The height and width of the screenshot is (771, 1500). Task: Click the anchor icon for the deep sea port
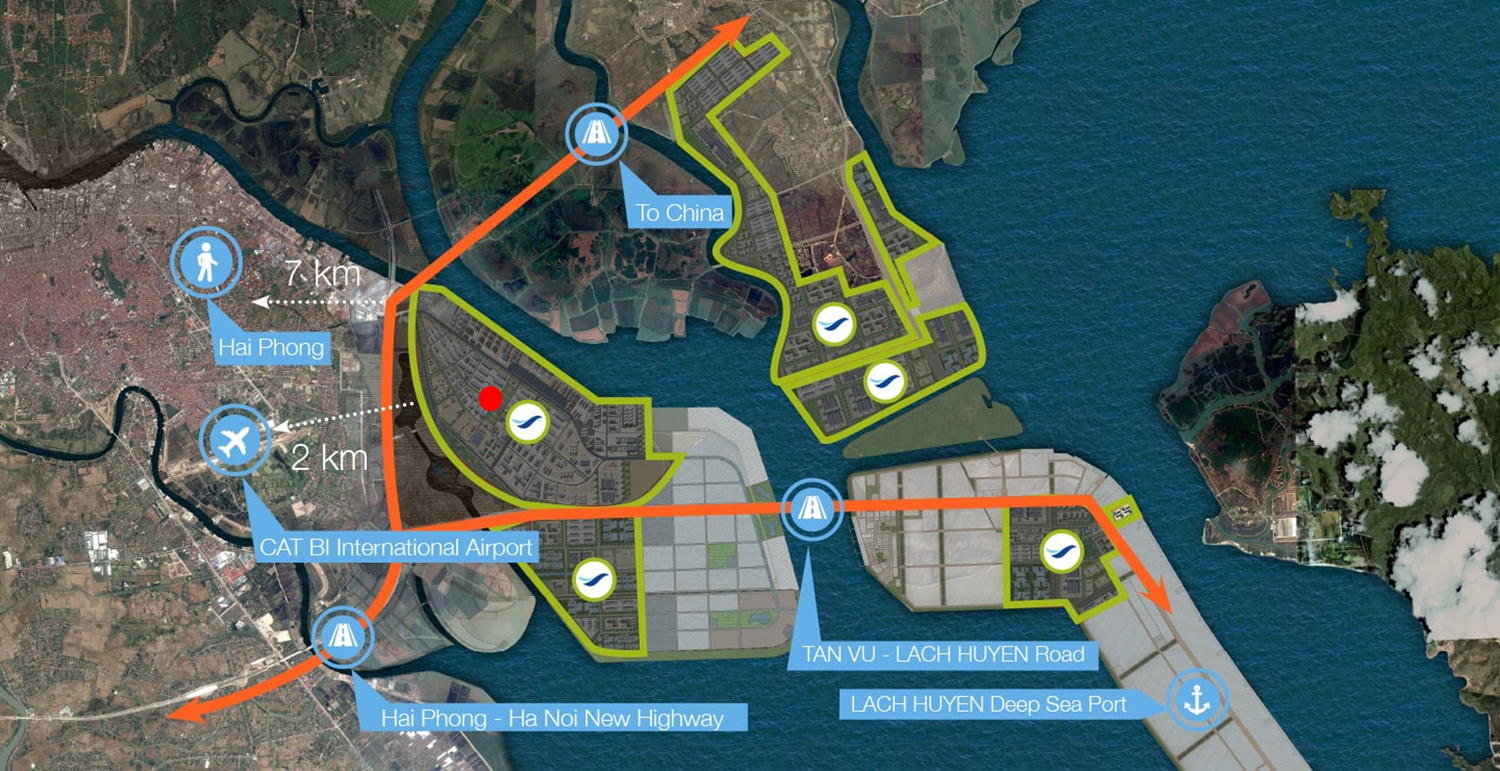coord(1195,700)
